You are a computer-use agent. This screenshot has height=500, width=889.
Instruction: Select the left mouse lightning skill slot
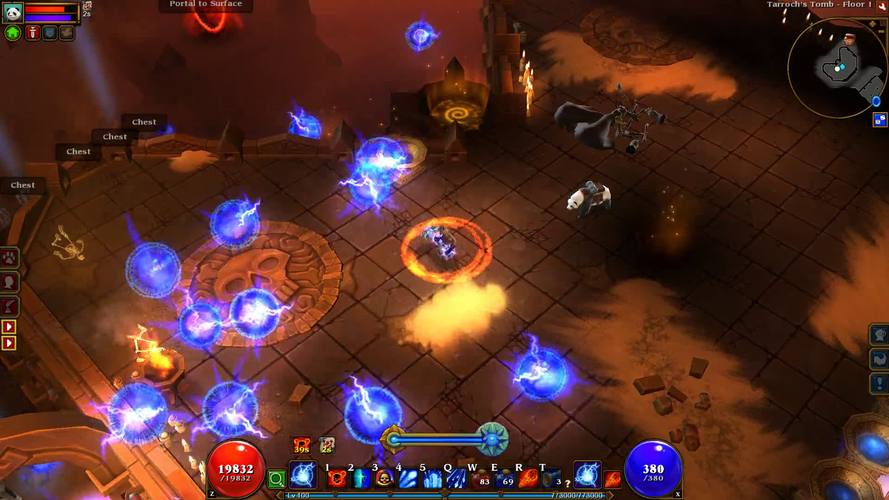303,477
